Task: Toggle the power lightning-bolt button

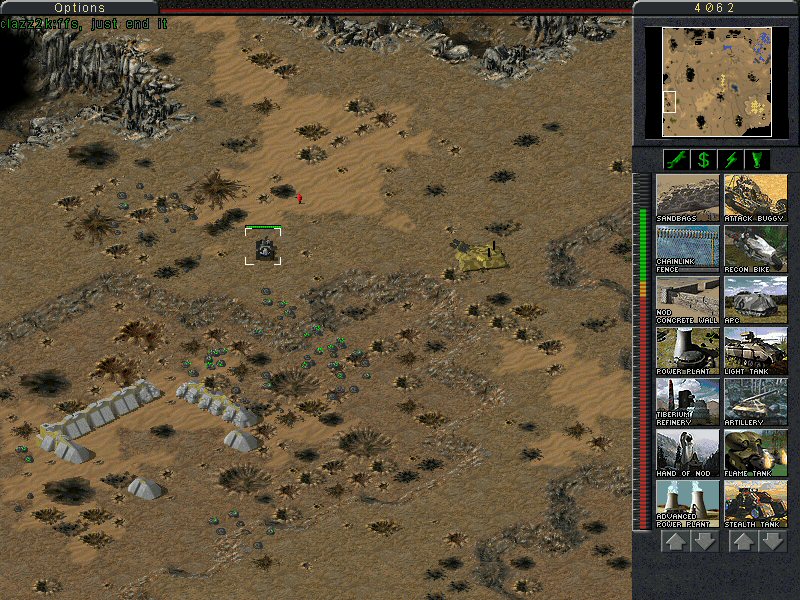Action: tap(731, 159)
